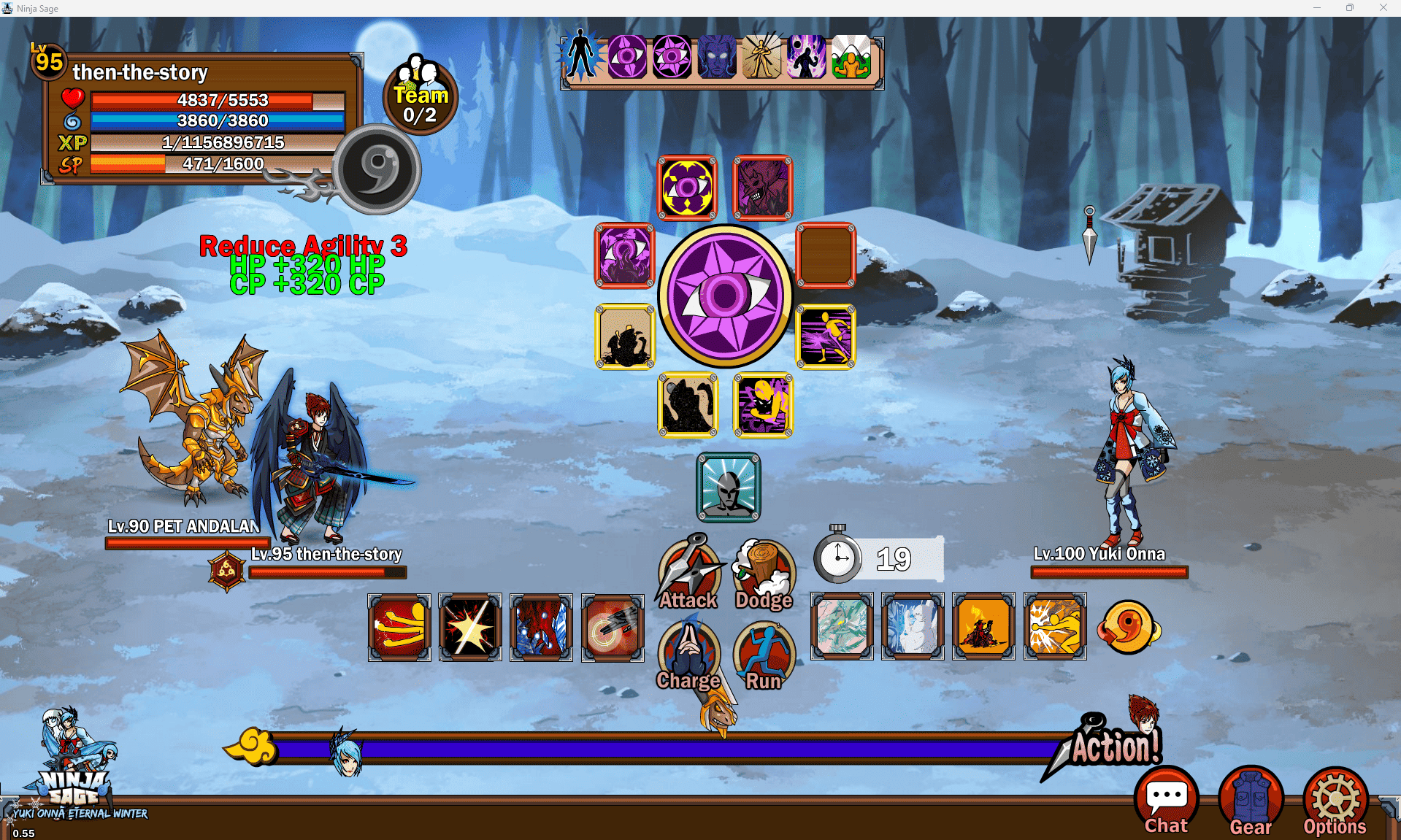Screen dimensions: 1401x840
Task: Click the orange swirl scroll icon
Action: (1128, 627)
